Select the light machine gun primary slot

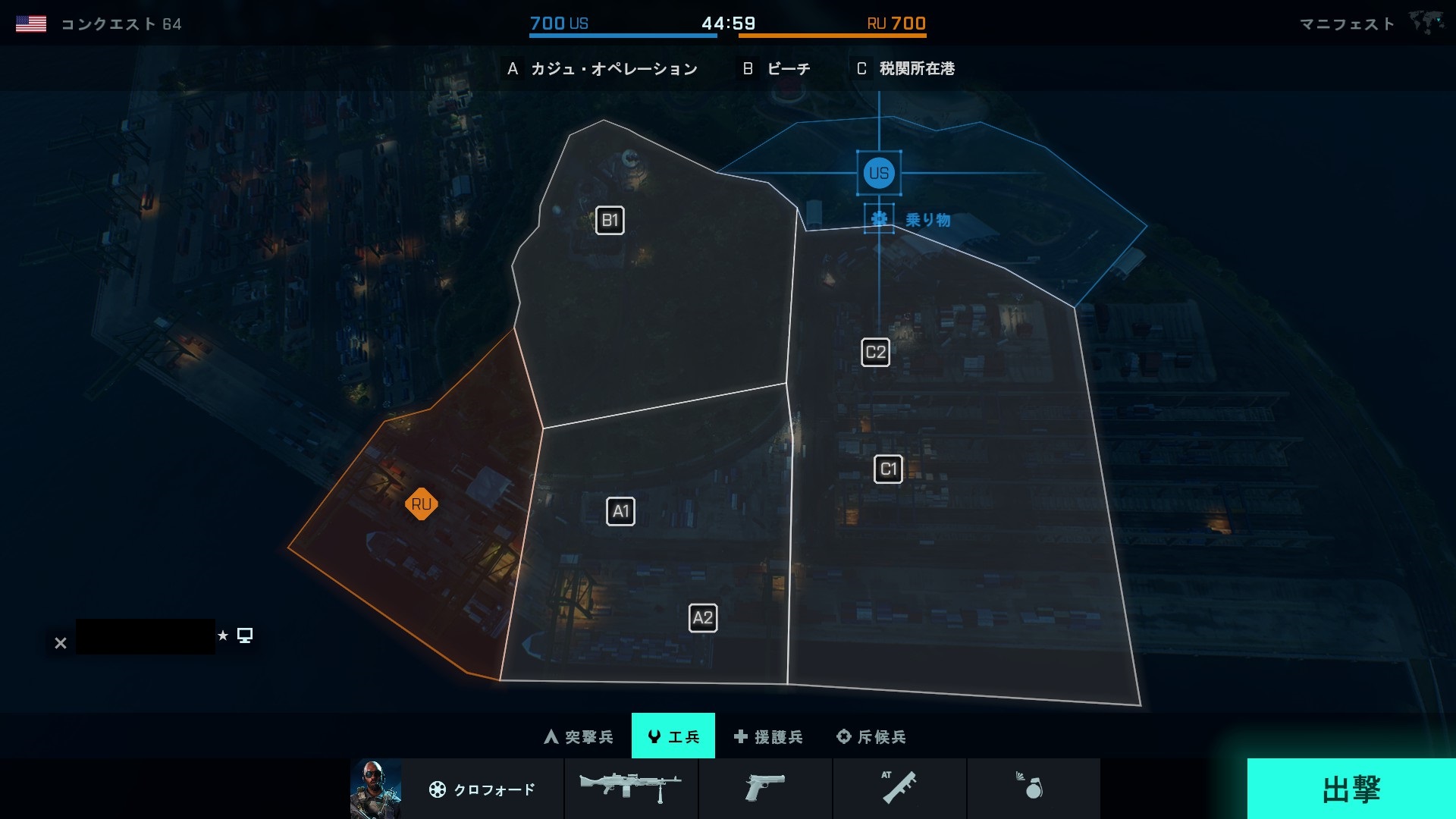[x=631, y=789]
